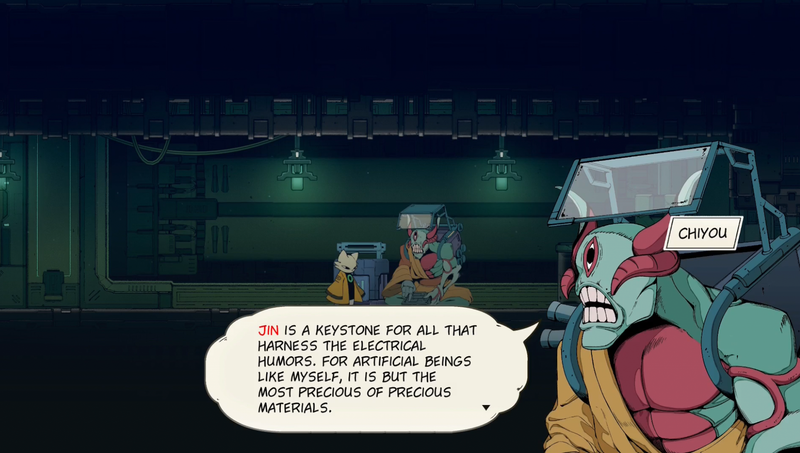Advance dialogue using the small arrow indicator
800x453 pixels.
[x=486, y=408]
